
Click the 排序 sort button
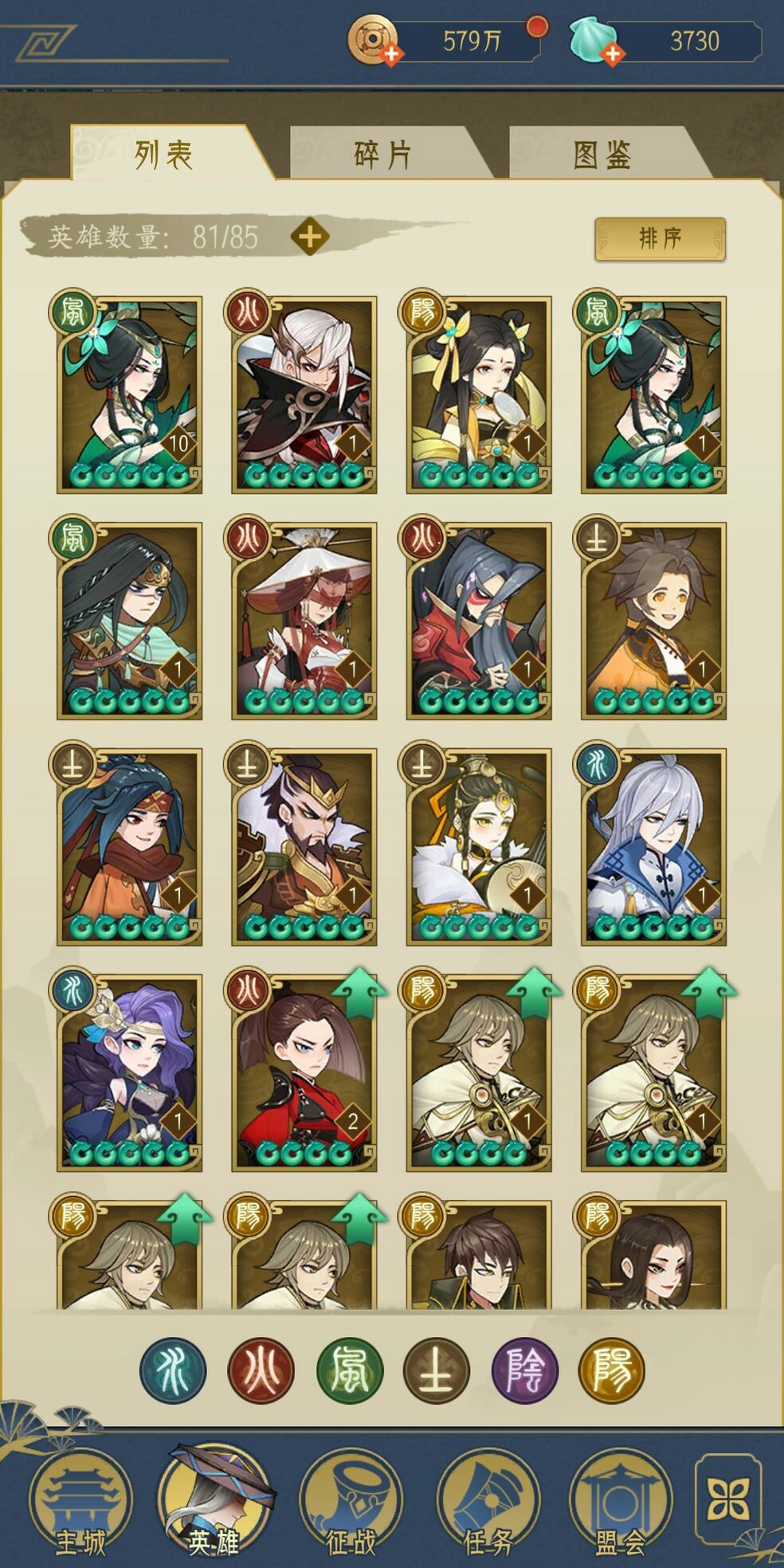click(660, 238)
